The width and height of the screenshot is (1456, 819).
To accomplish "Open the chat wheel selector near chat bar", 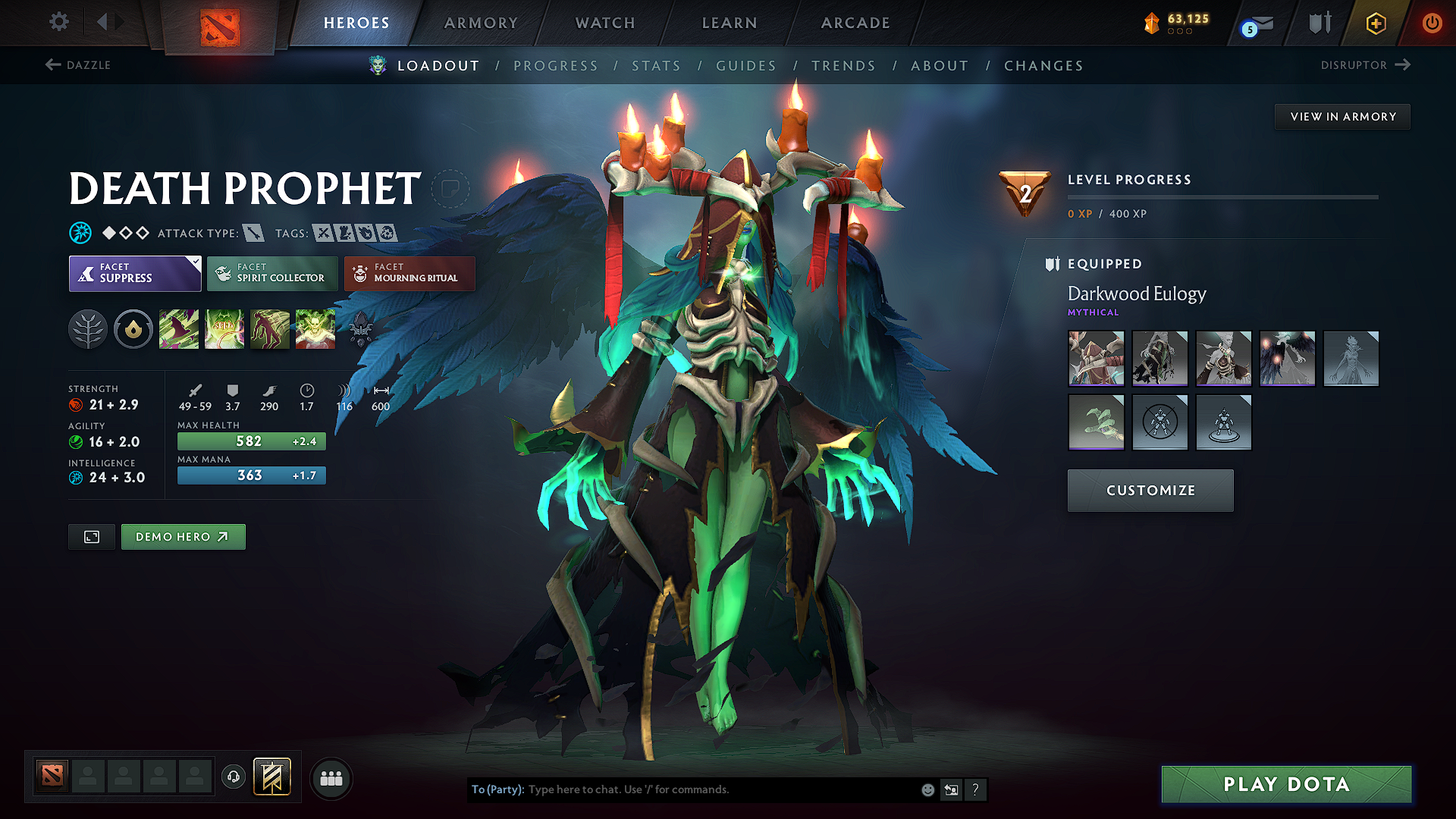I will [951, 789].
